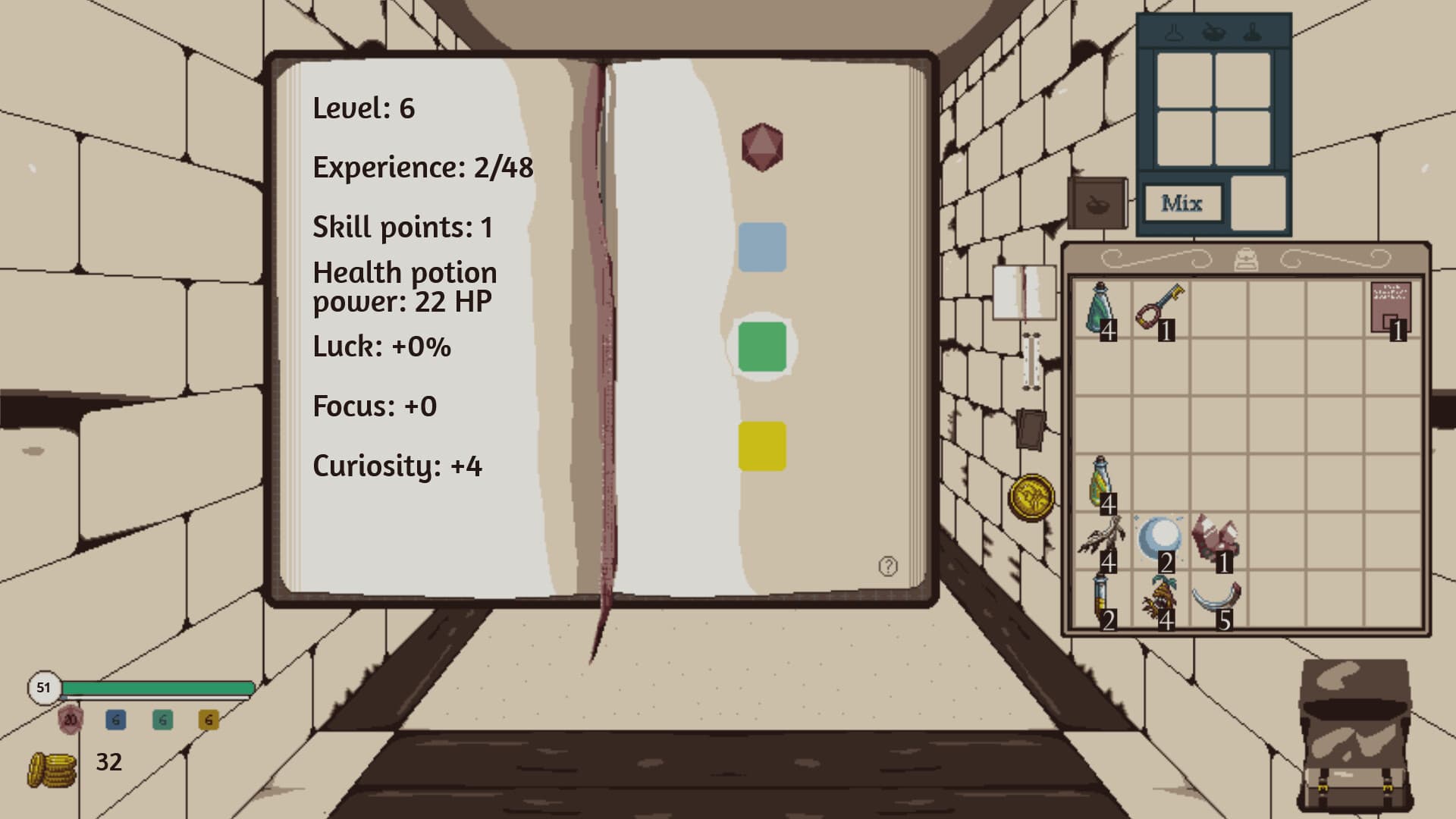Image resolution: width=1456 pixels, height=819 pixels.
Task: Open the help question mark on the journal page
Action: pos(887,565)
